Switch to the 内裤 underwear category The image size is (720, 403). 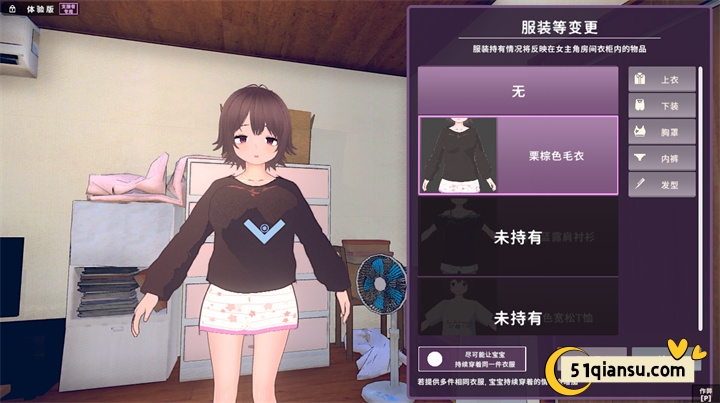click(x=662, y=157)
